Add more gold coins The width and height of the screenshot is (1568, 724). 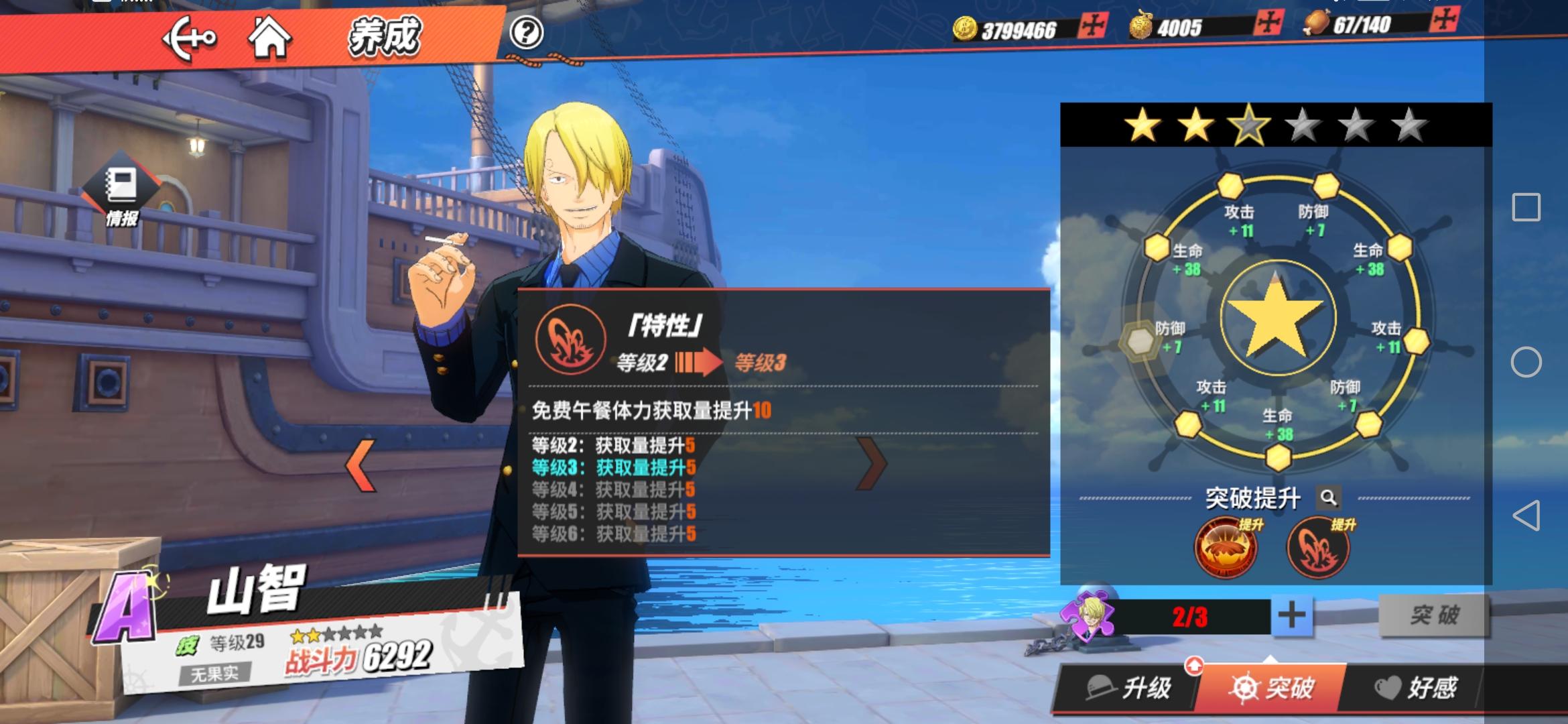[x=1093, y=26]
